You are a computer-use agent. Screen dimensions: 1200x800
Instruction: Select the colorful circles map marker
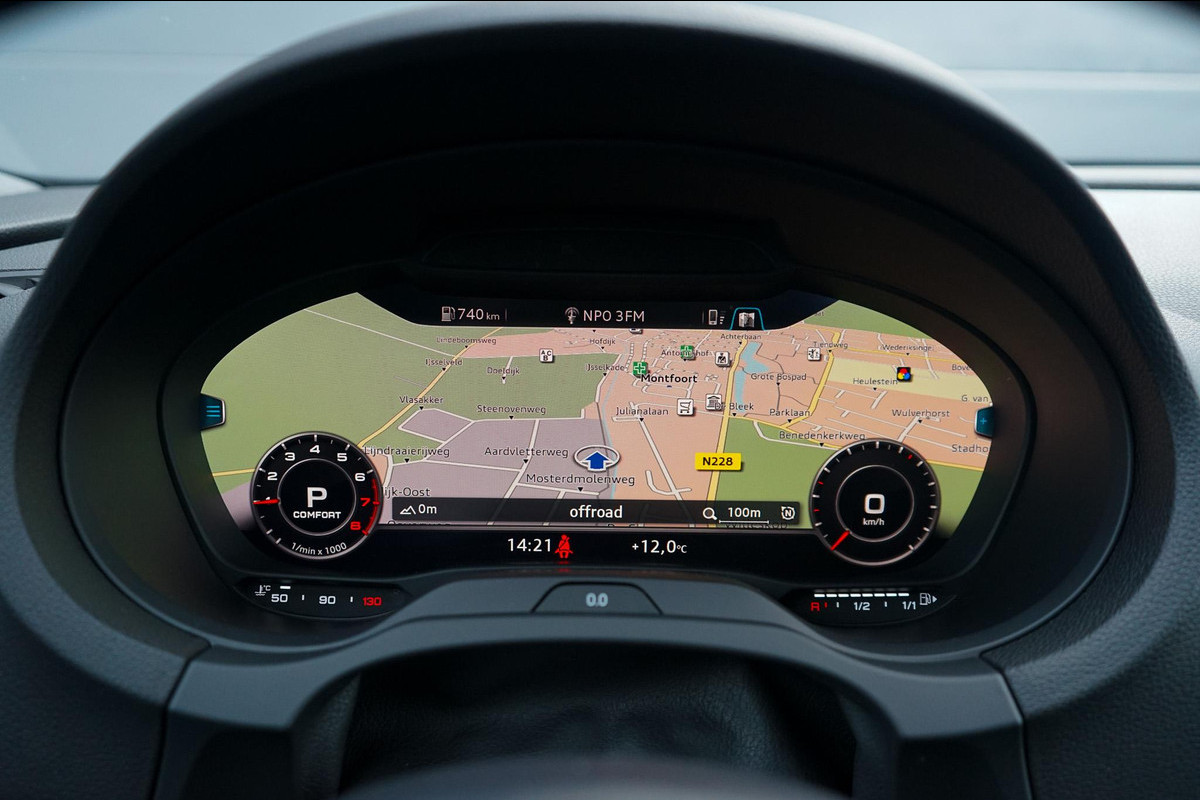click(x=903, y=374)
